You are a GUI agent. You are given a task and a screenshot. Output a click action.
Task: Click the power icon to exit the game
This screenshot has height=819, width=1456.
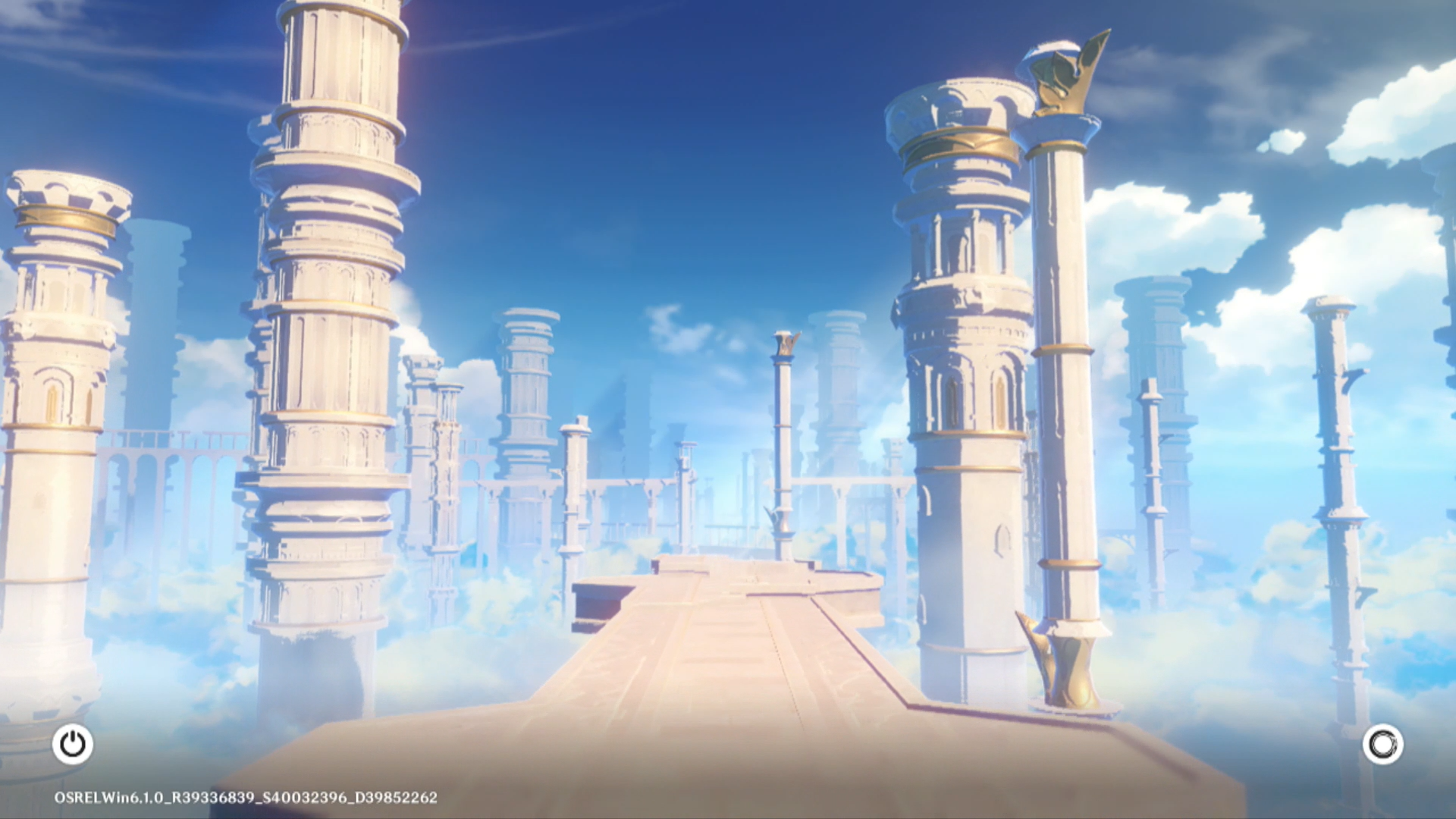click(x=73, y=744)
